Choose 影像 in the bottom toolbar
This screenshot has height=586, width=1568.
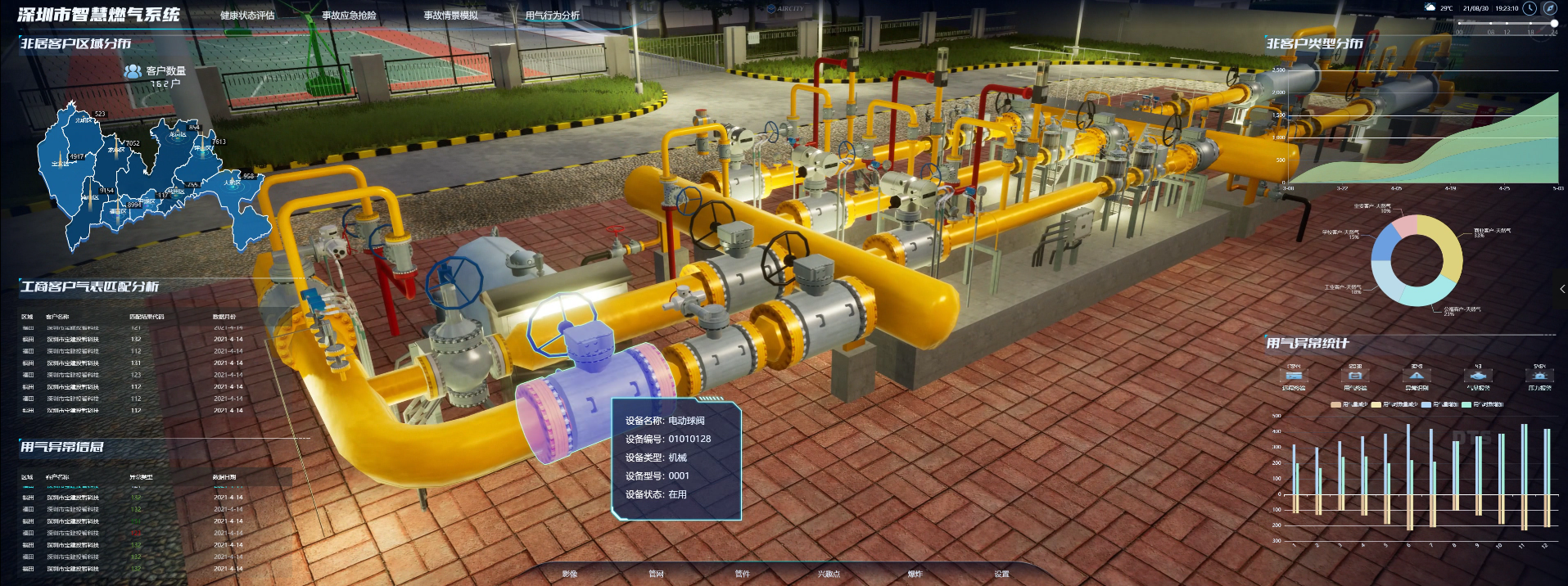tap(570, 574)
